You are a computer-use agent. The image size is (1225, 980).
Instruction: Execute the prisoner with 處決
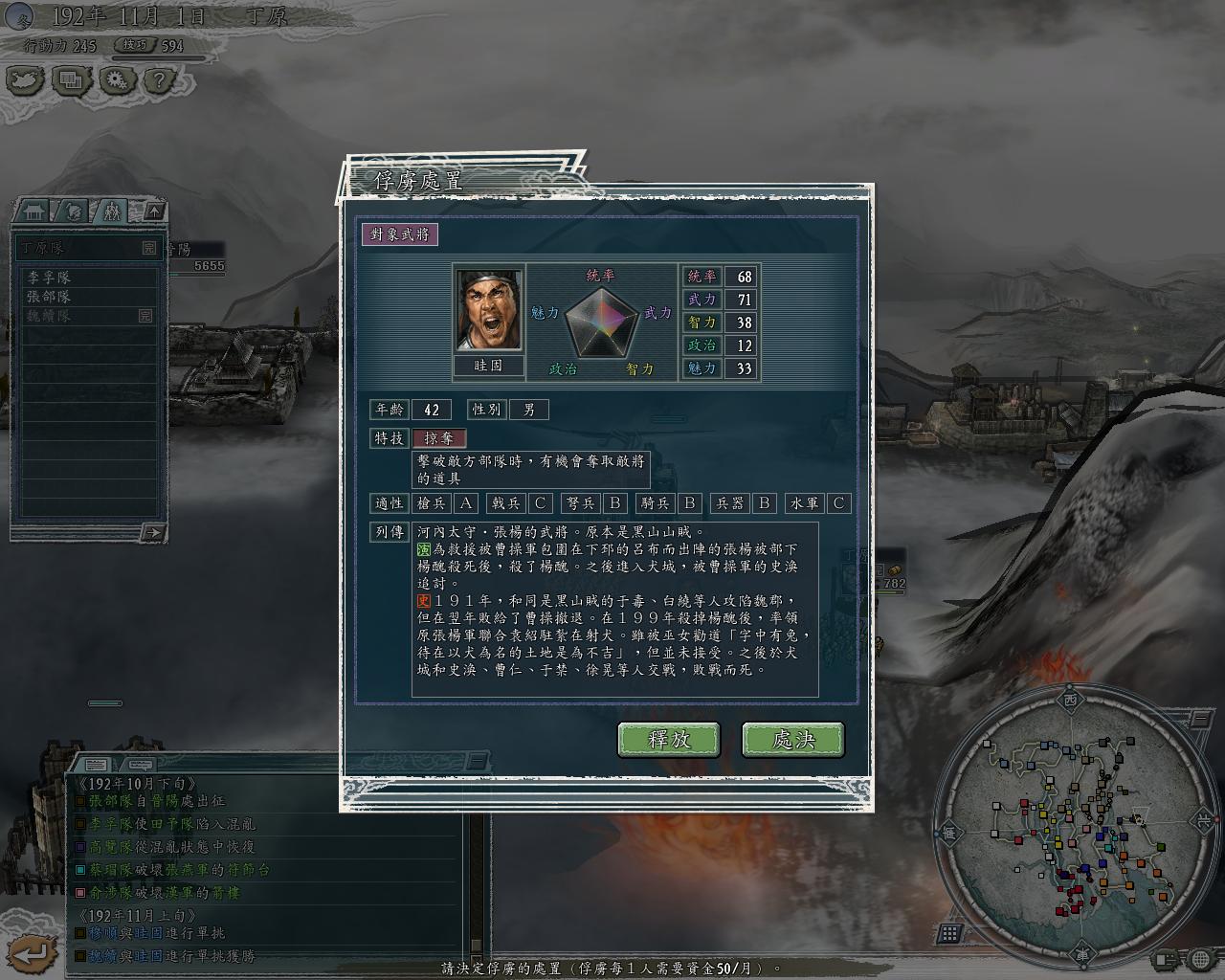[x=792, y=739]
